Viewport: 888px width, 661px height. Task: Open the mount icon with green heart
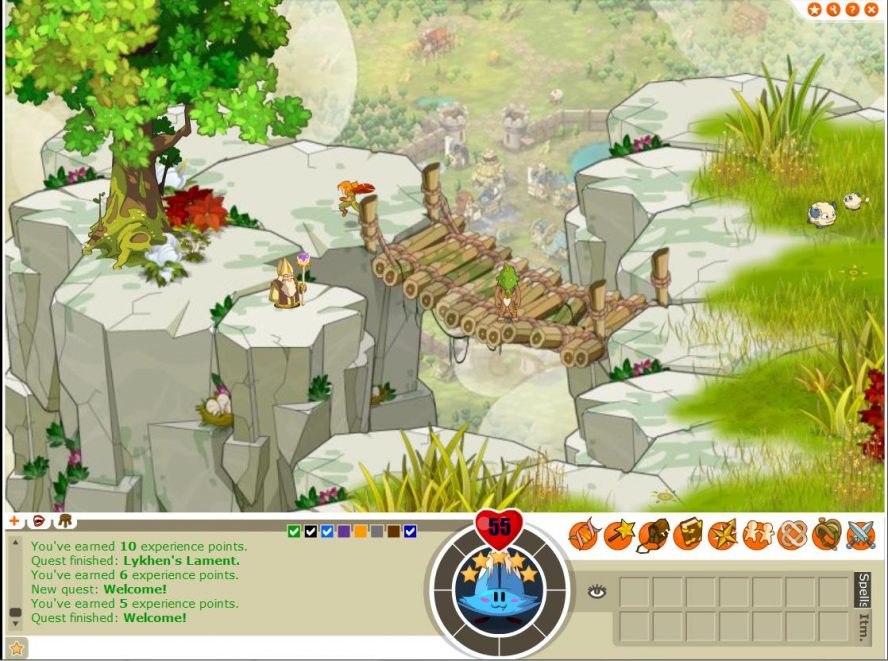[x=826, y=535]
